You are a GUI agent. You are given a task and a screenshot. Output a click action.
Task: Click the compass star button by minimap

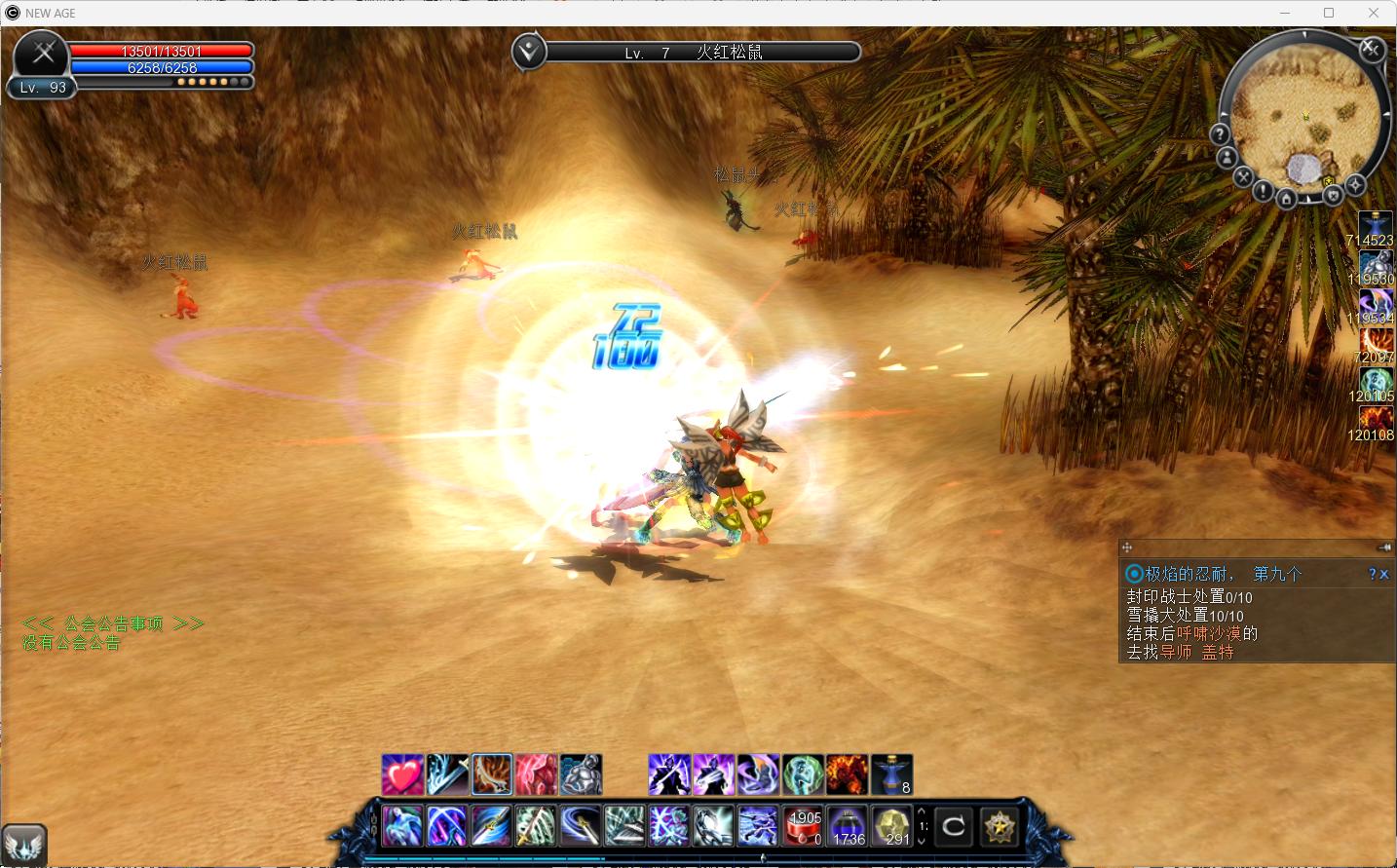tap(1355, 185)
